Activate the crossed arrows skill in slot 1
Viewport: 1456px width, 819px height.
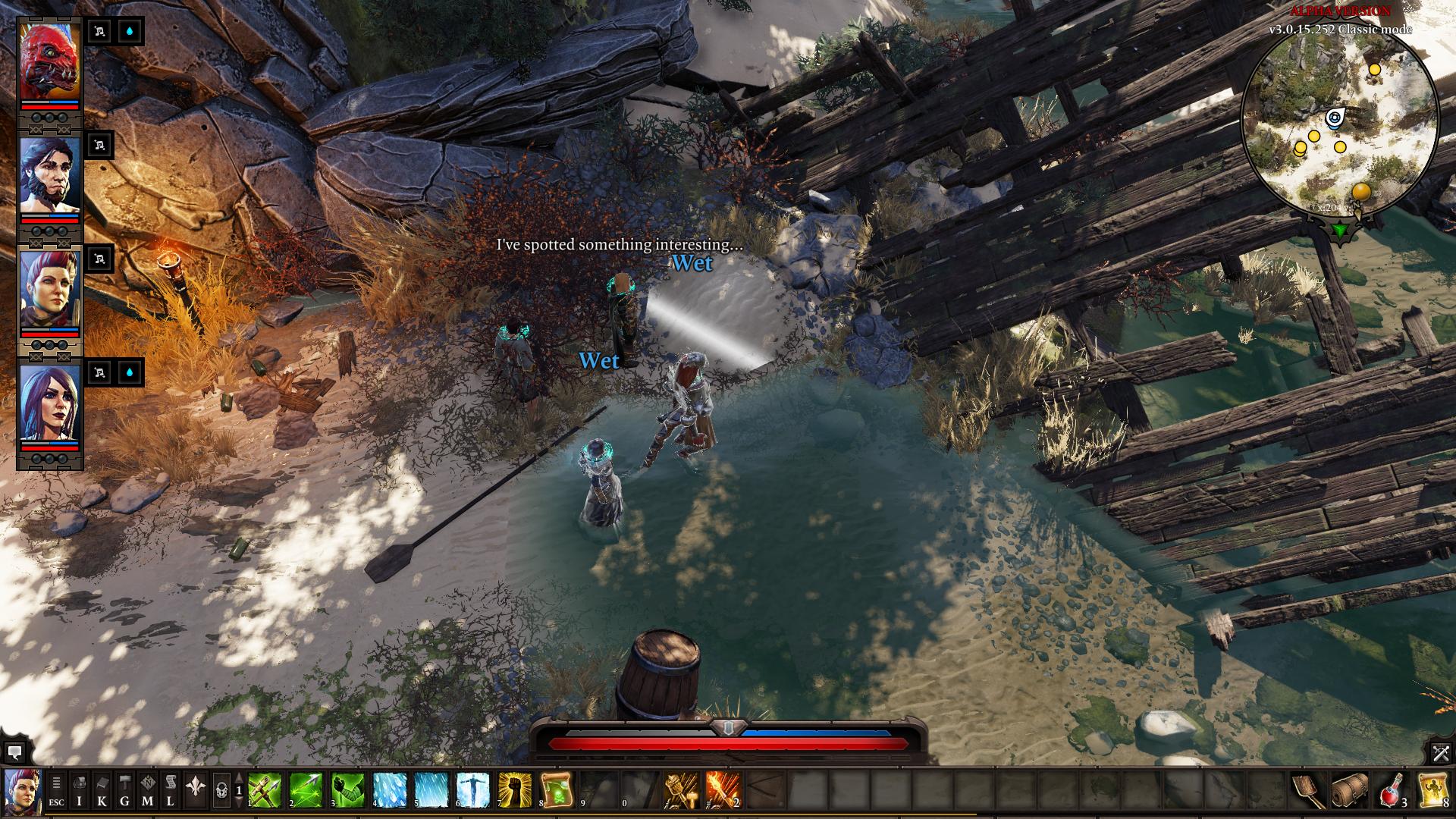click(x=265, y=790)
